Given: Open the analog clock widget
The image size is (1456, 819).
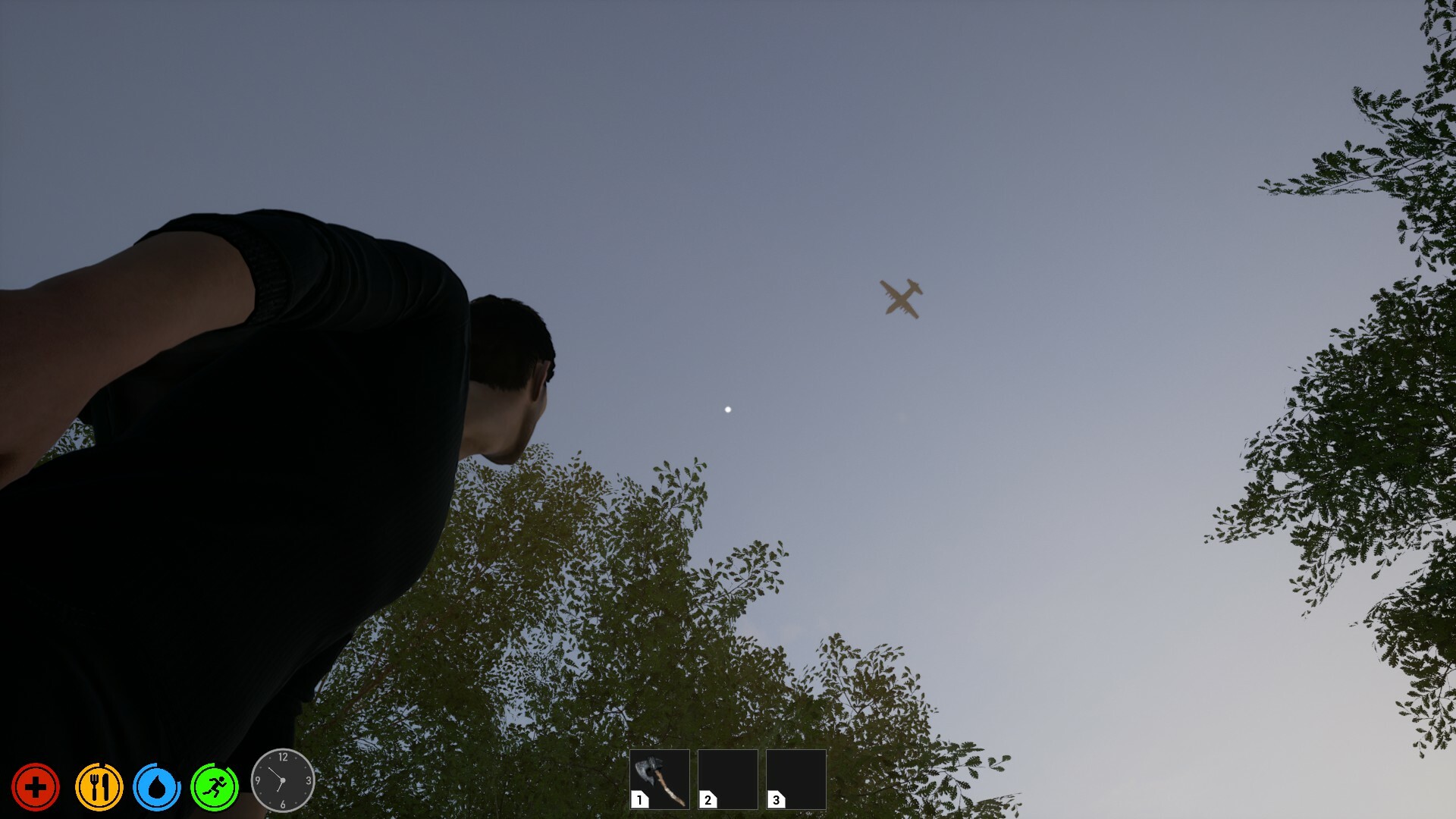Looking at the screenshot, I should click(282, 781).
